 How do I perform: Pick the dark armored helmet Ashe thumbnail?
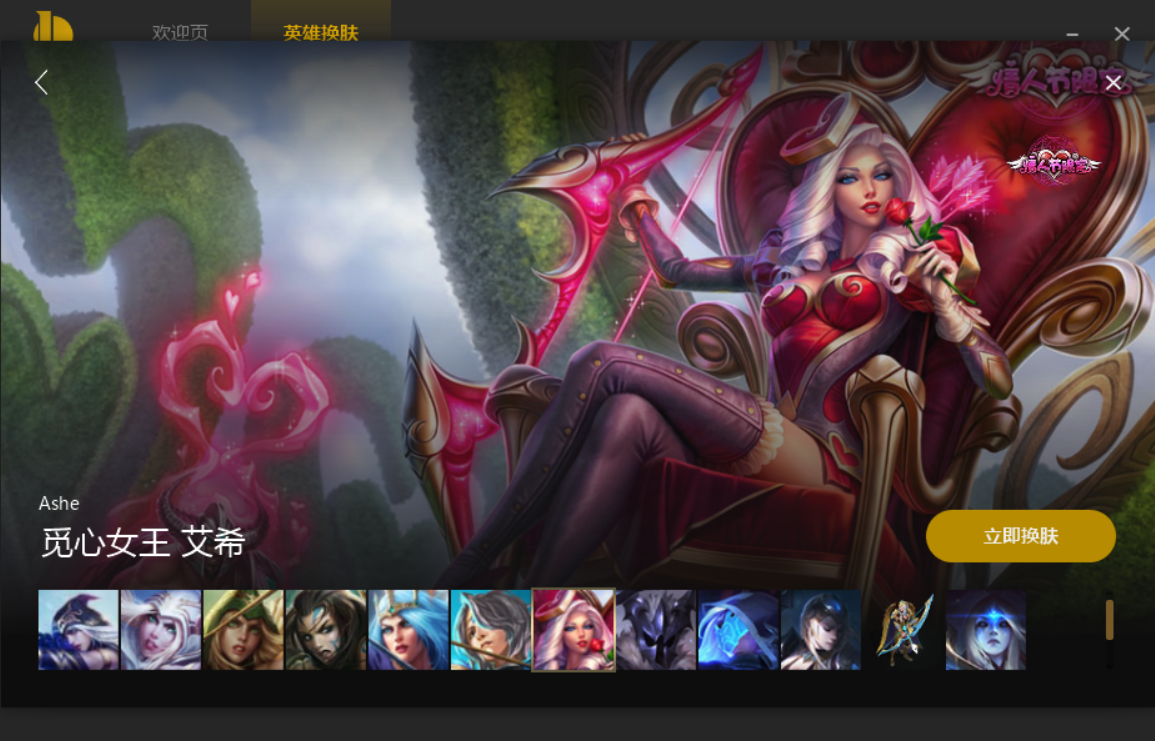pyautogui.click(x=656, y=629)
